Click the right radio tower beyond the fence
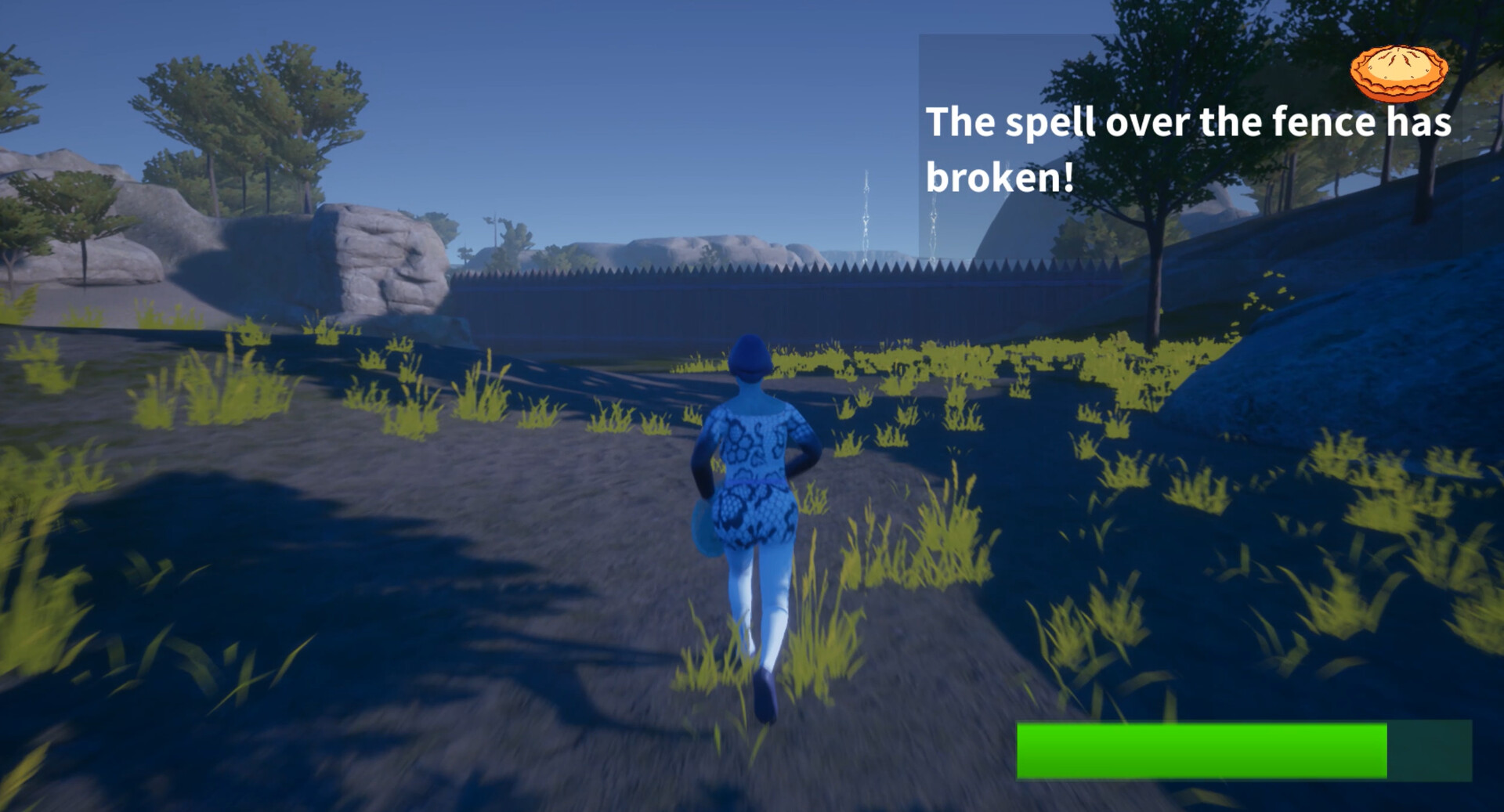1504x812 pixels. [x=932, y=227]
